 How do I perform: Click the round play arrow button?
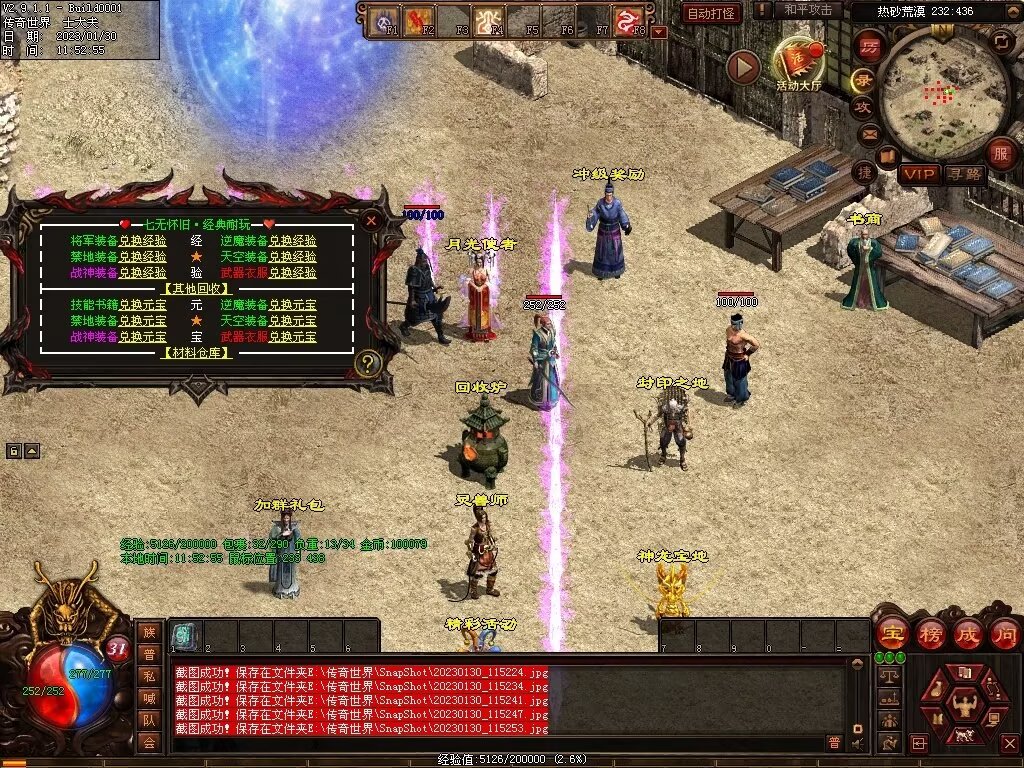[x=743, y=67]
